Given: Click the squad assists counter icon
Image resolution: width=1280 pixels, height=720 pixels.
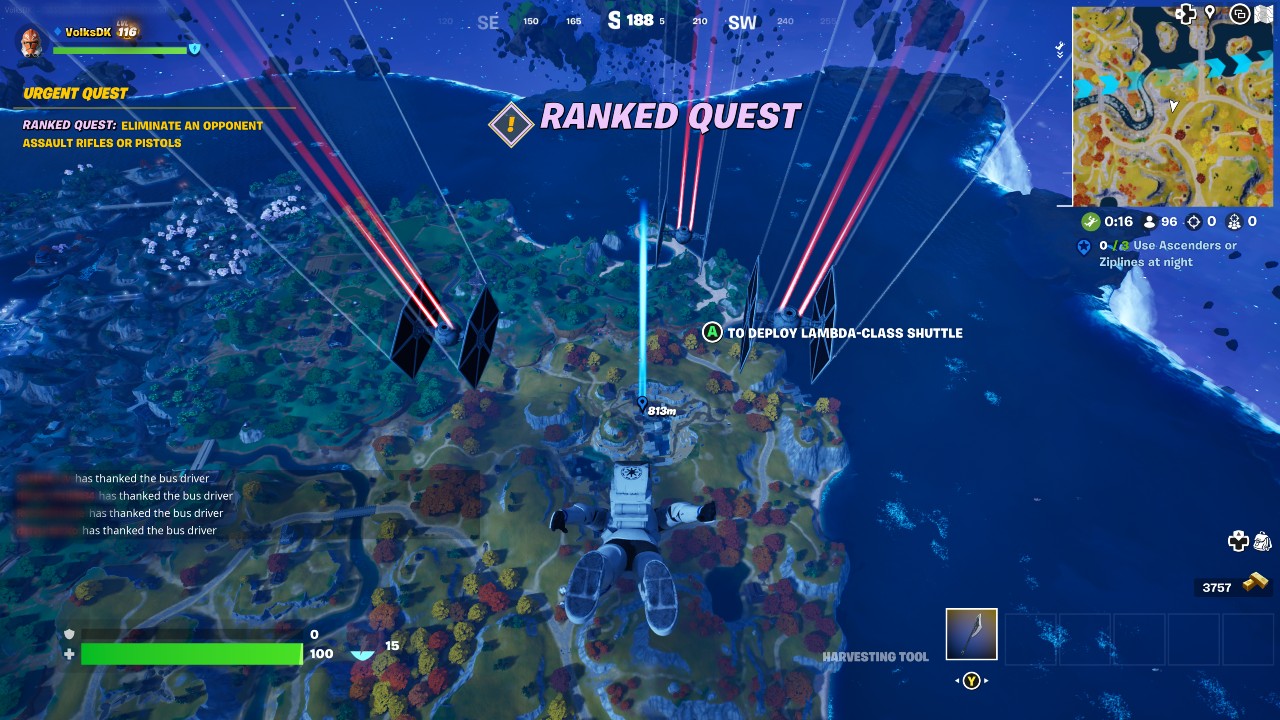Looking at the screenshot, I should coord(1235,222).
